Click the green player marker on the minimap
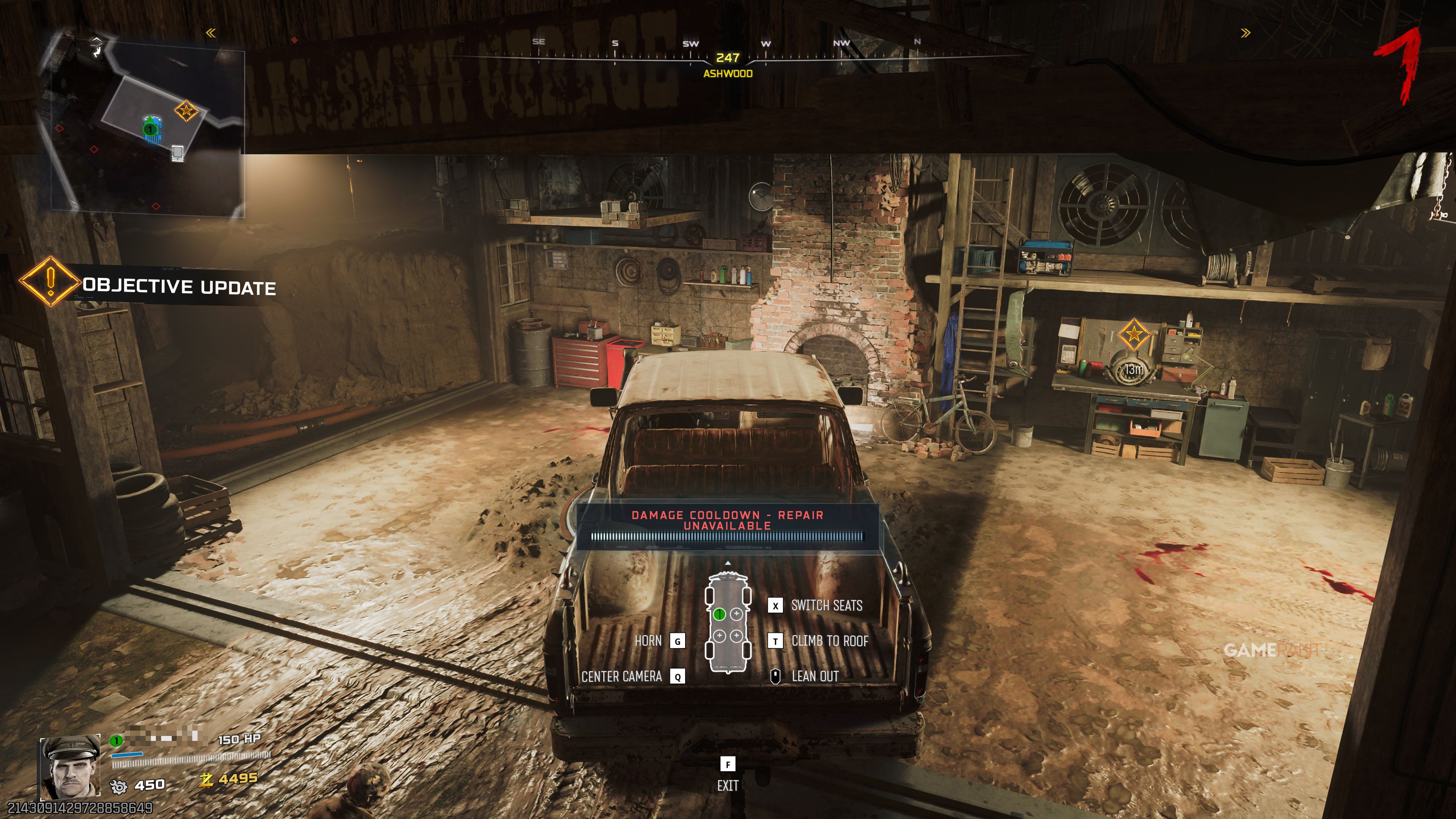 coord(151,129)
